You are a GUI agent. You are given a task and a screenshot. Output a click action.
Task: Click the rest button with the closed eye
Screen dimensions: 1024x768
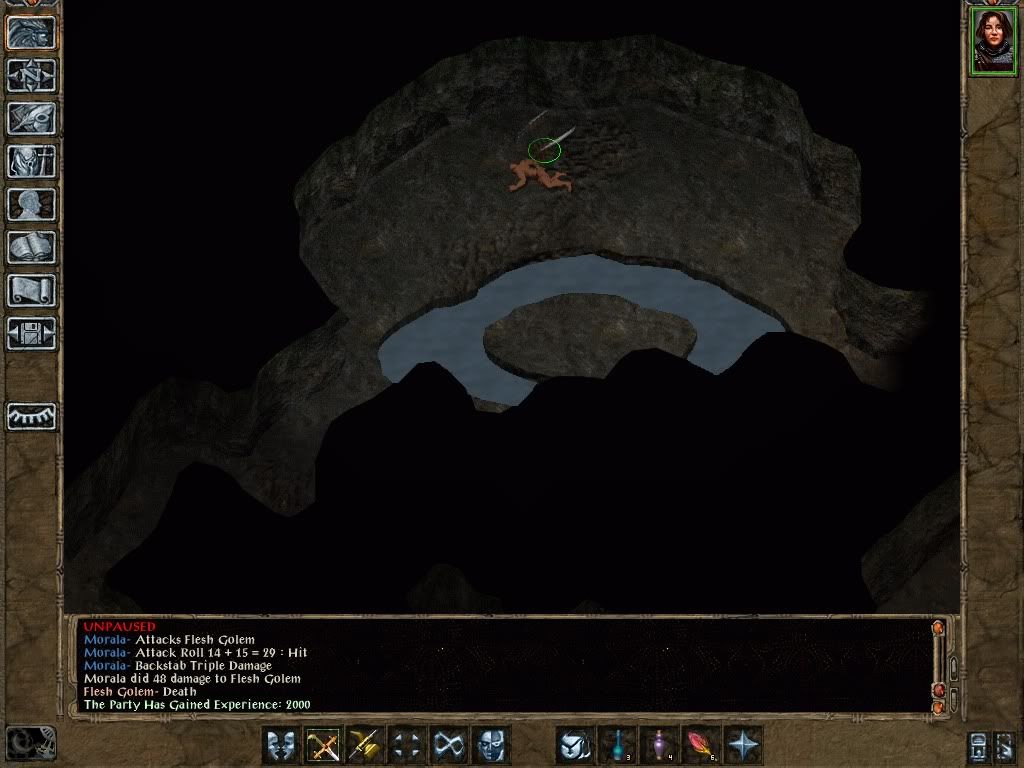pyautogui.click(x=32, y=416)
